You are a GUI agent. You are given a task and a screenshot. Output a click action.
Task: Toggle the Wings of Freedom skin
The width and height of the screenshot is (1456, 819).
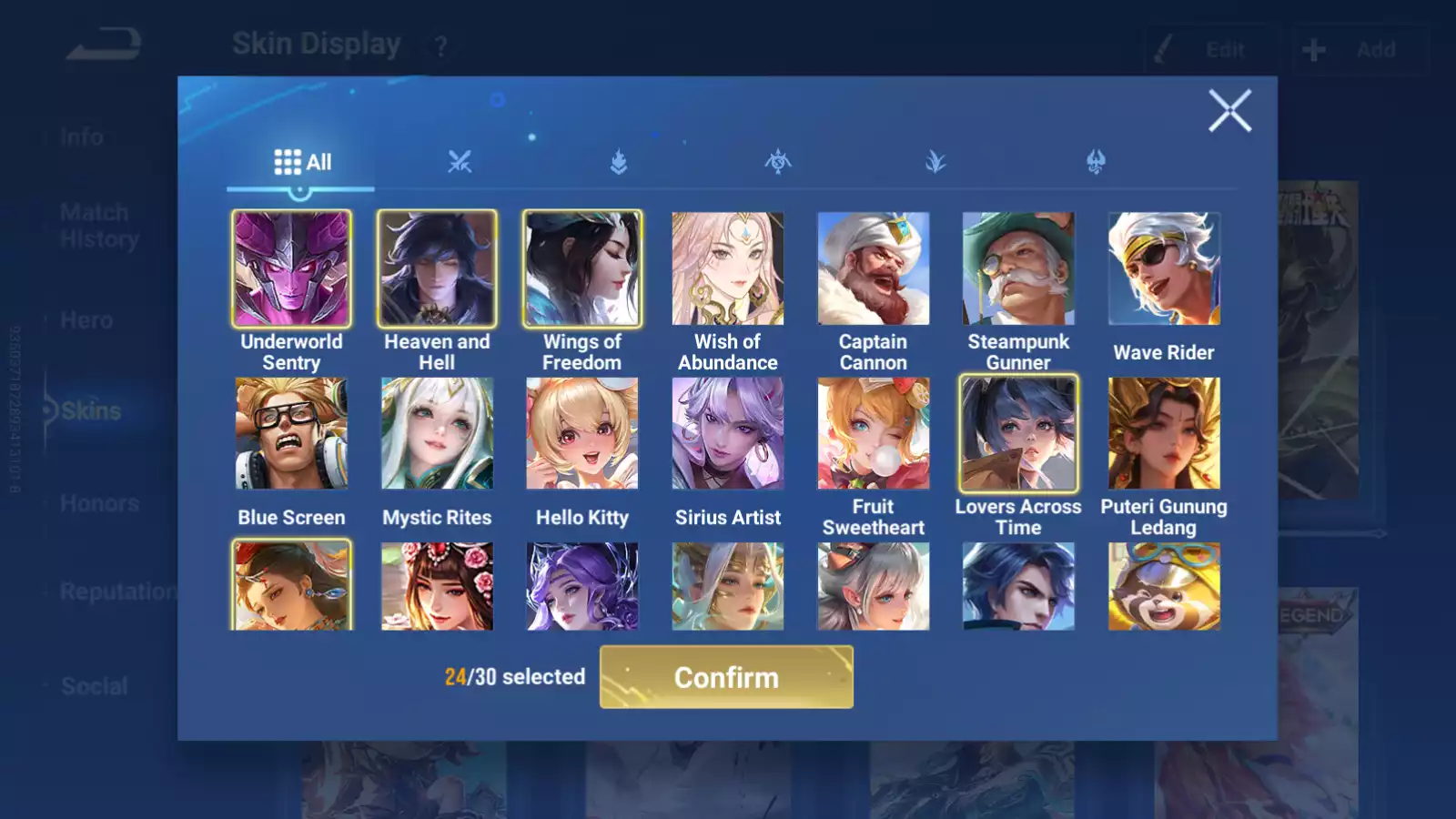582,268
